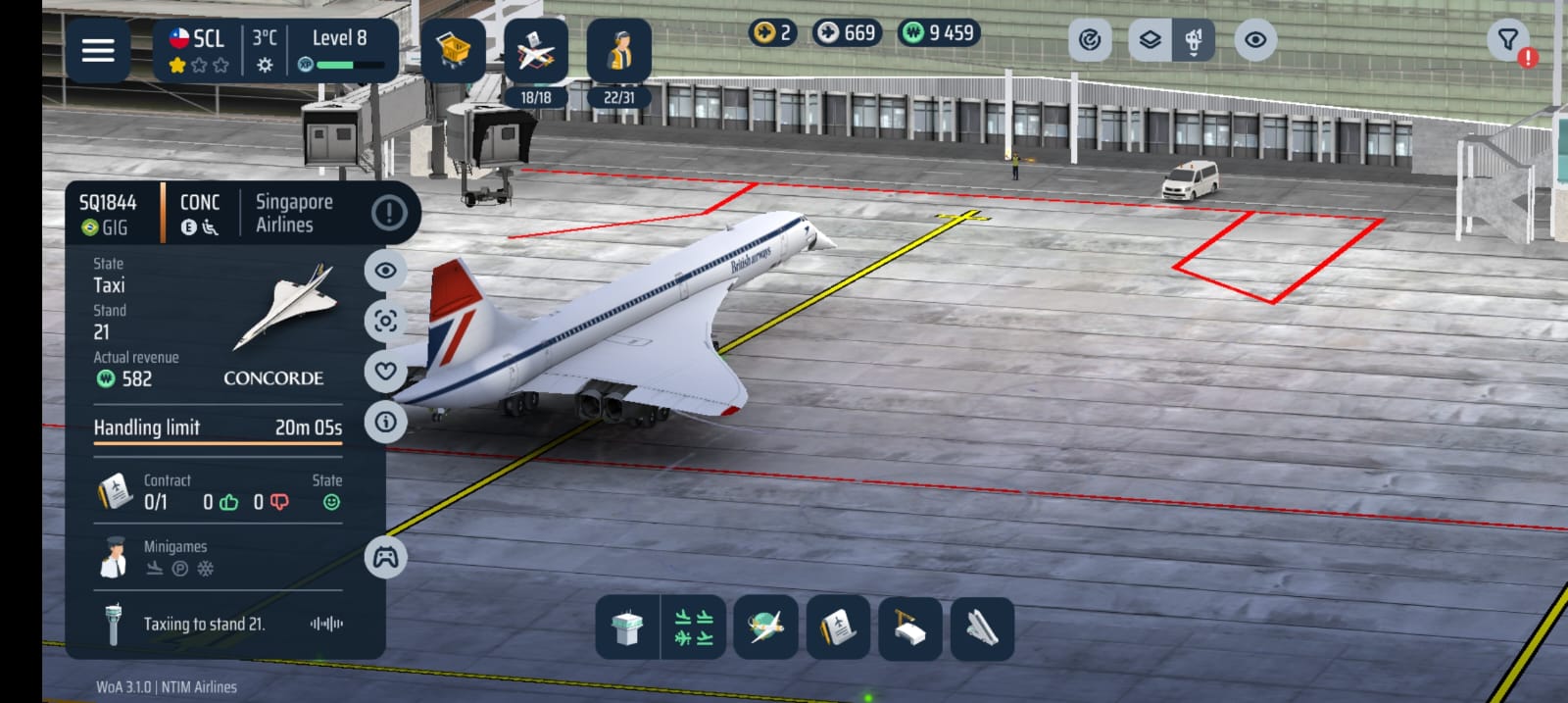Open minigames with the gamepad icon
Image resolution: width=1568 pixels, height=703 pixels.
point(385,558)
